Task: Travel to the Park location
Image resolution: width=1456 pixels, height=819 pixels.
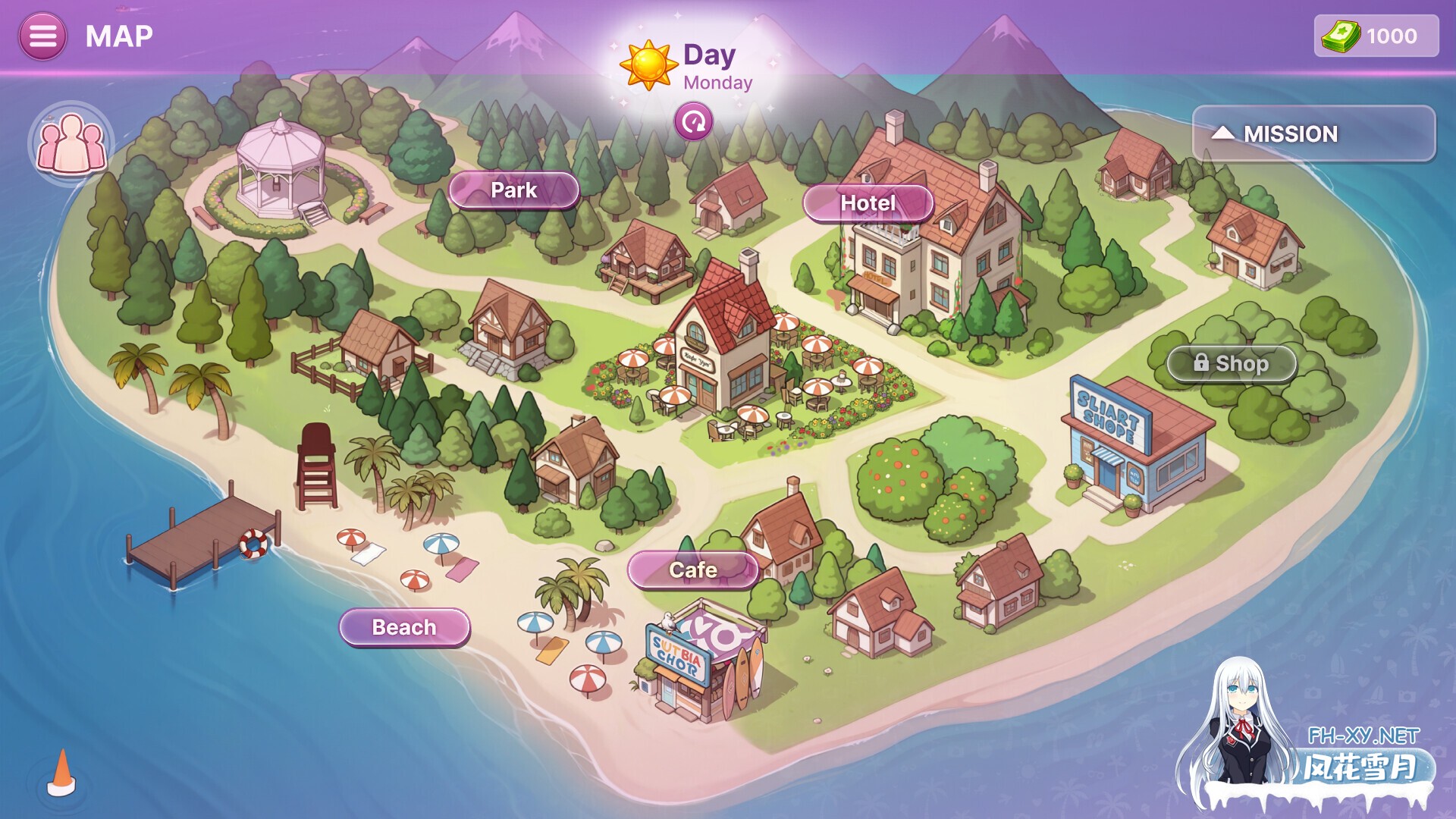Action: (x=513, y=190)
